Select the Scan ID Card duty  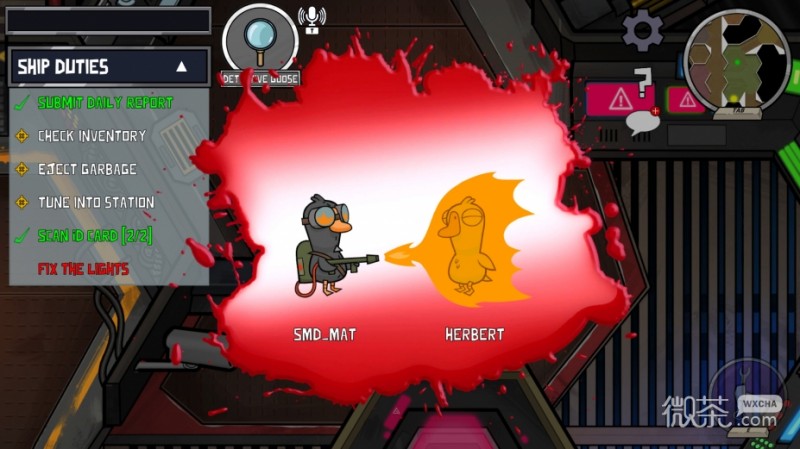click(94, 236)
